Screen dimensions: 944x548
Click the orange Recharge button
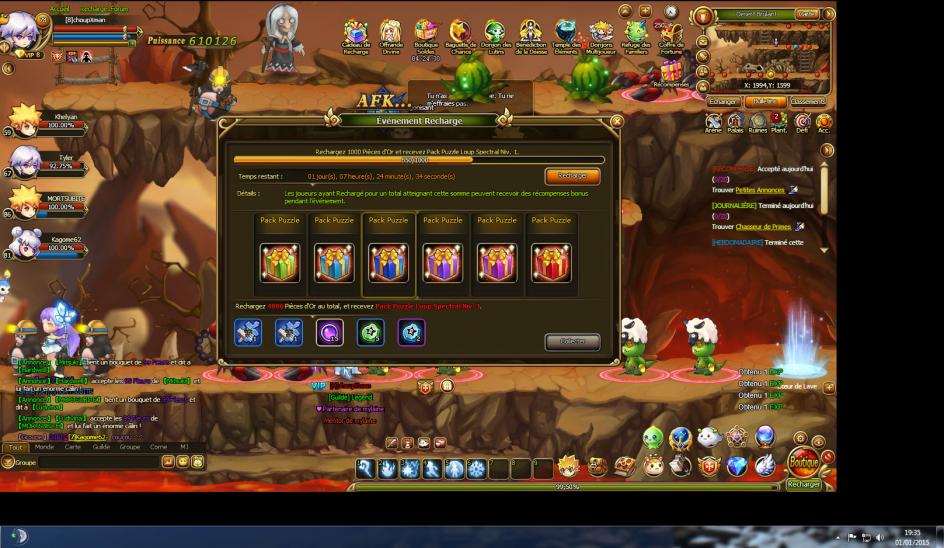[572, 176]
